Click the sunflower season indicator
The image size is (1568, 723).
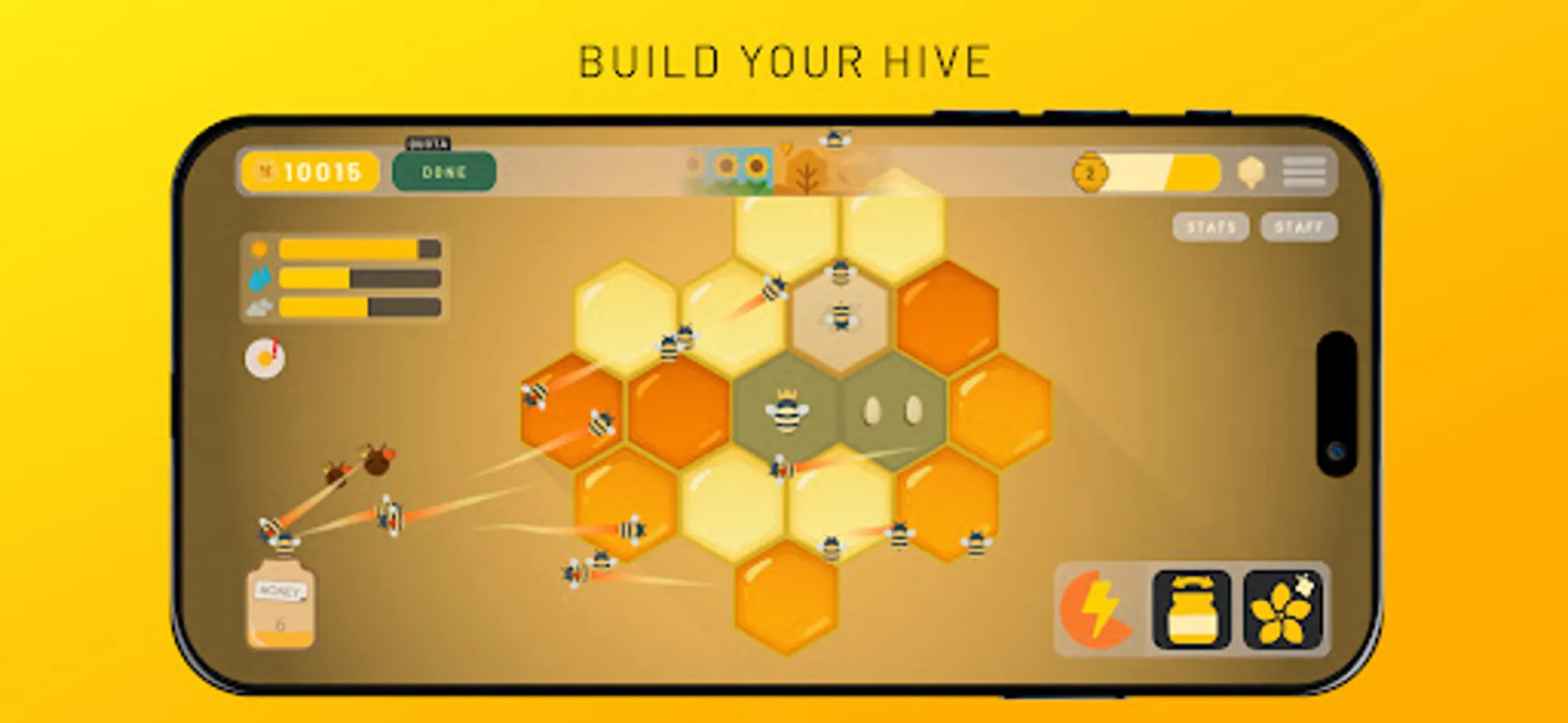point(731,170)
